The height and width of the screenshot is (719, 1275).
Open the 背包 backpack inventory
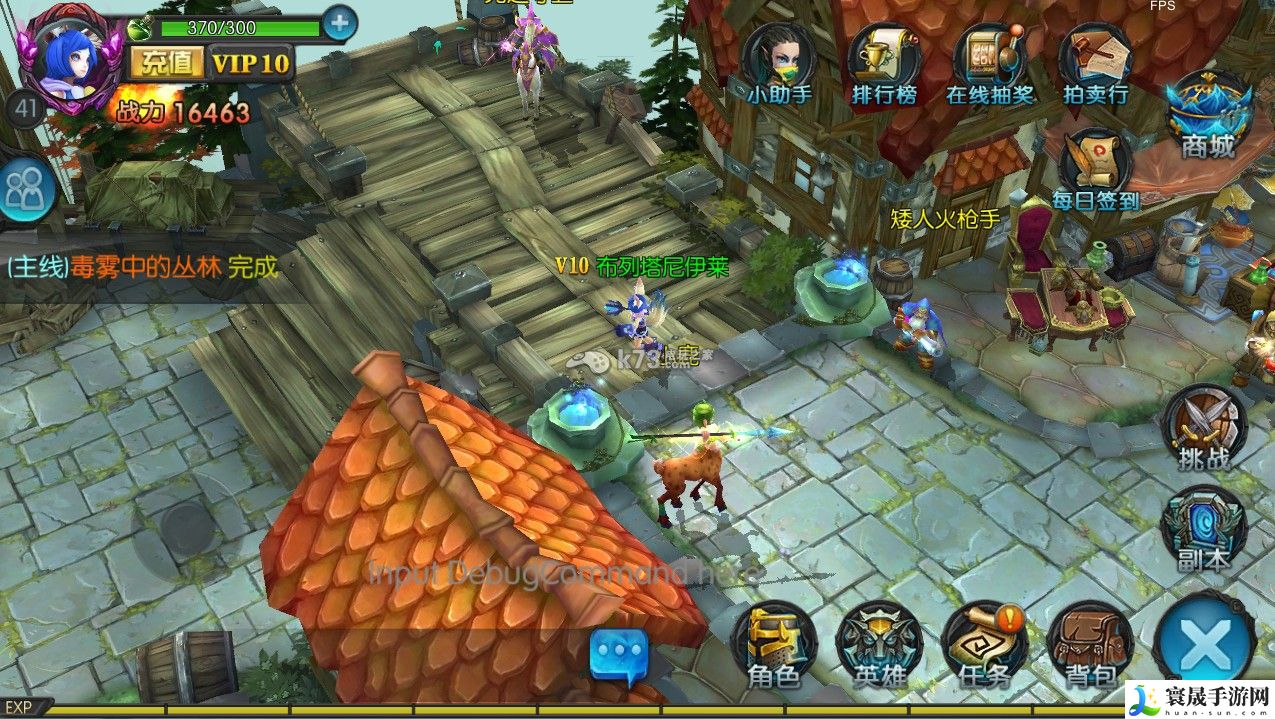[x=1090, y=644]
